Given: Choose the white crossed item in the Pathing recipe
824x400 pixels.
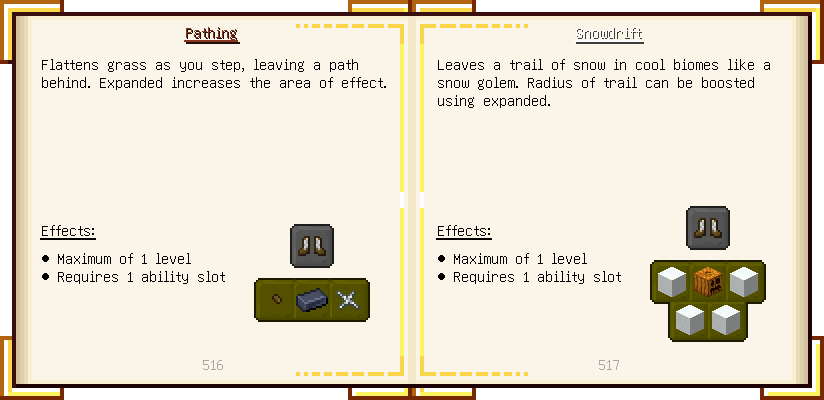Looking at the screenshot, I should point(347,300).
